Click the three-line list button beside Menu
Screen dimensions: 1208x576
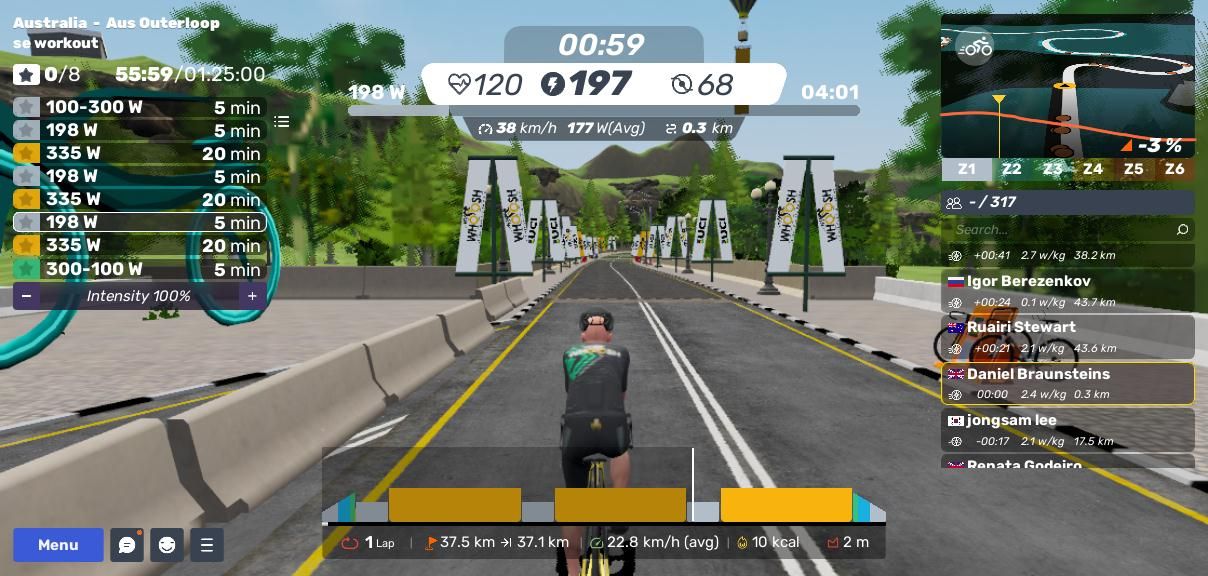click(x=207, y=545)
